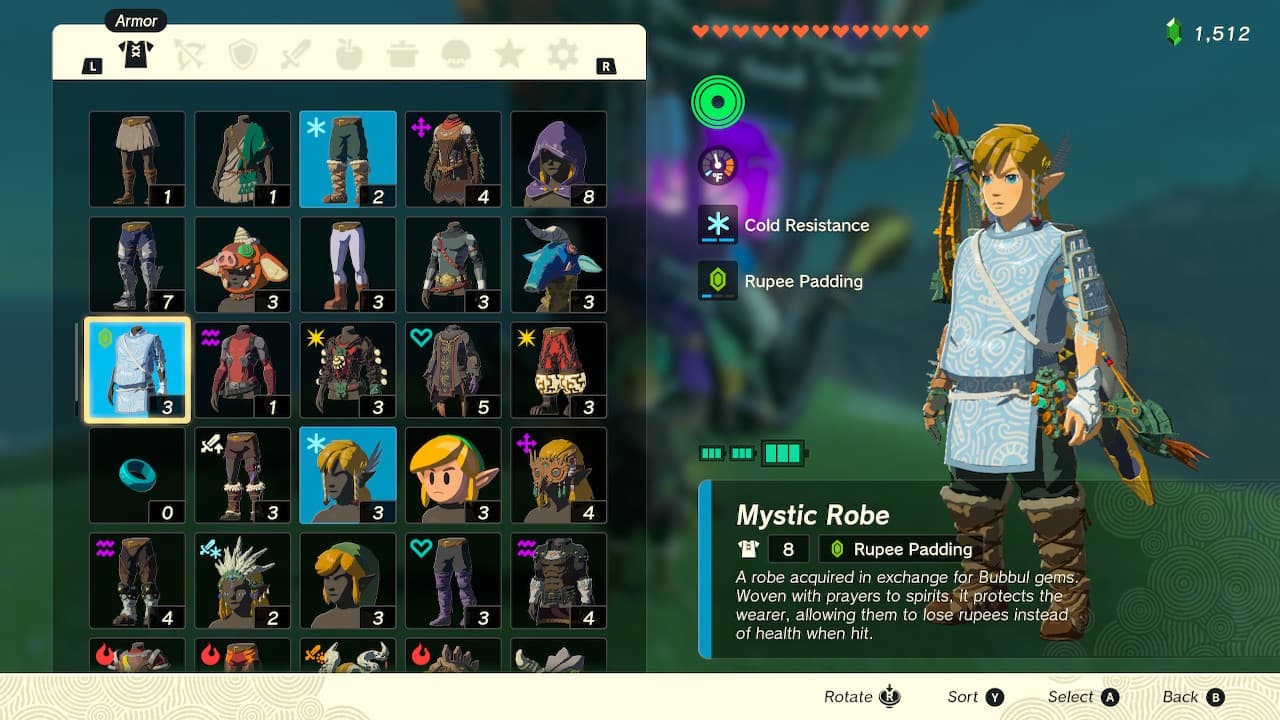Open the star key items icon
The image size is (1280, 720).
(x=509, y=56)
